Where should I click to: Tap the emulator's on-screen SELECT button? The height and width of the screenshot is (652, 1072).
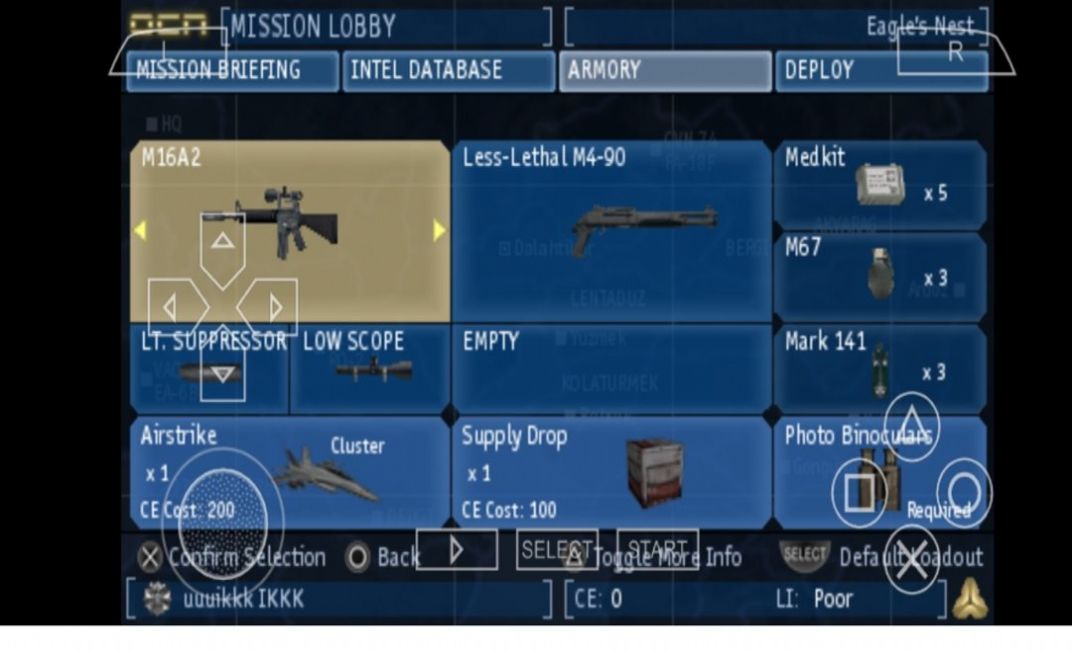tap(557, 549)
